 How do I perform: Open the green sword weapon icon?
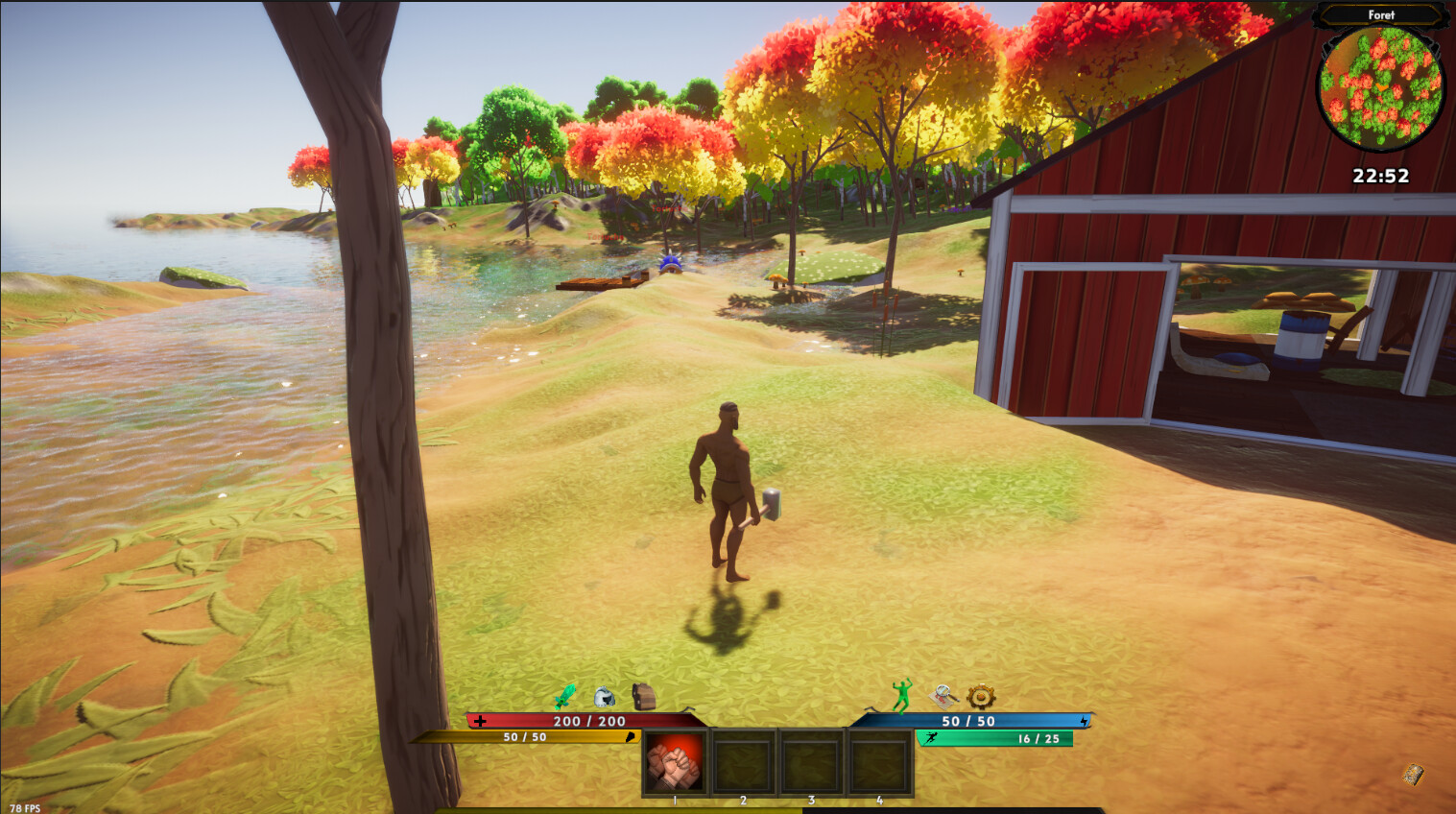(x=565, y=696)
